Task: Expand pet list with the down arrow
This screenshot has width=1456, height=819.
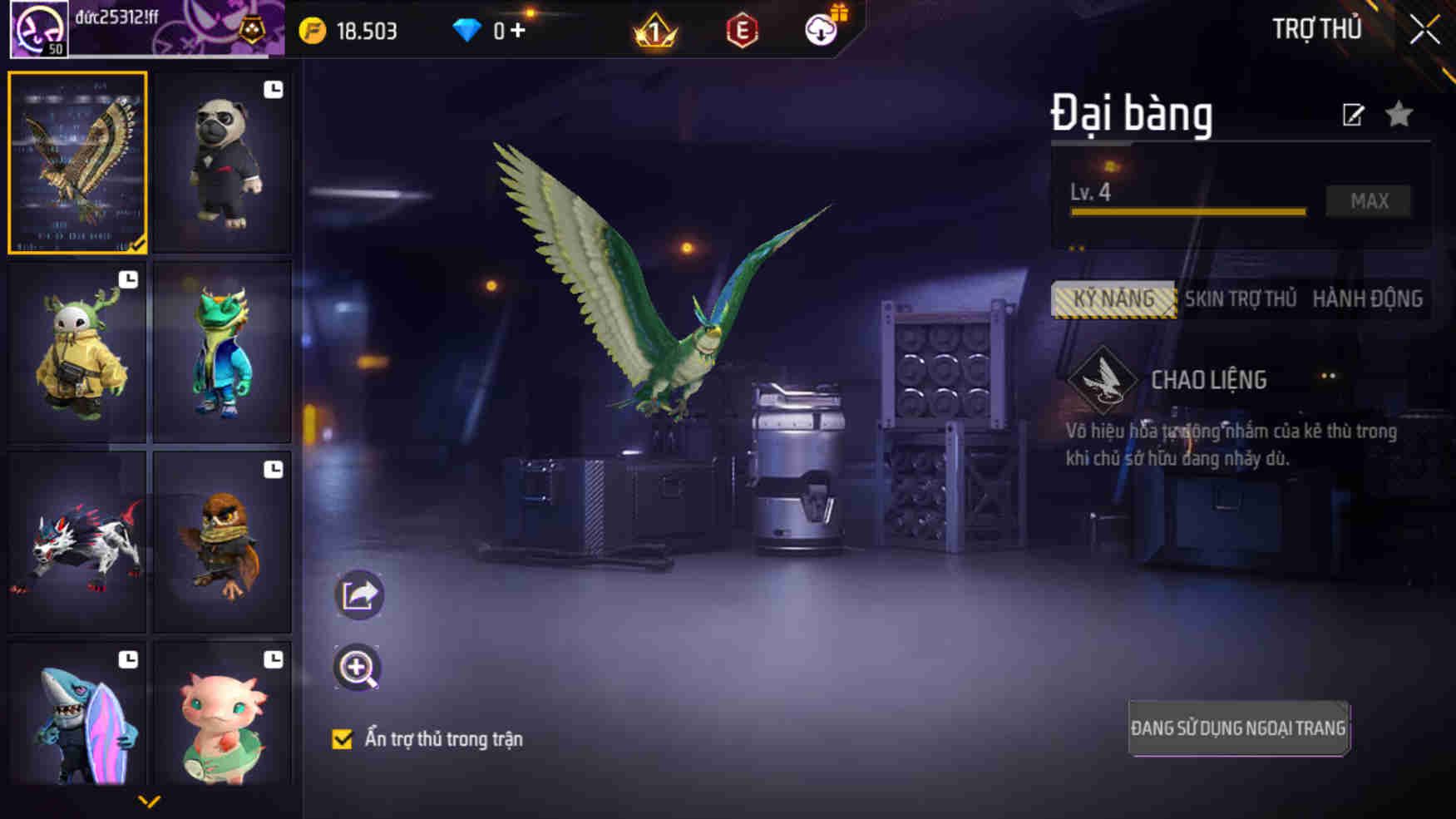Action: click(x=149, y=802)
